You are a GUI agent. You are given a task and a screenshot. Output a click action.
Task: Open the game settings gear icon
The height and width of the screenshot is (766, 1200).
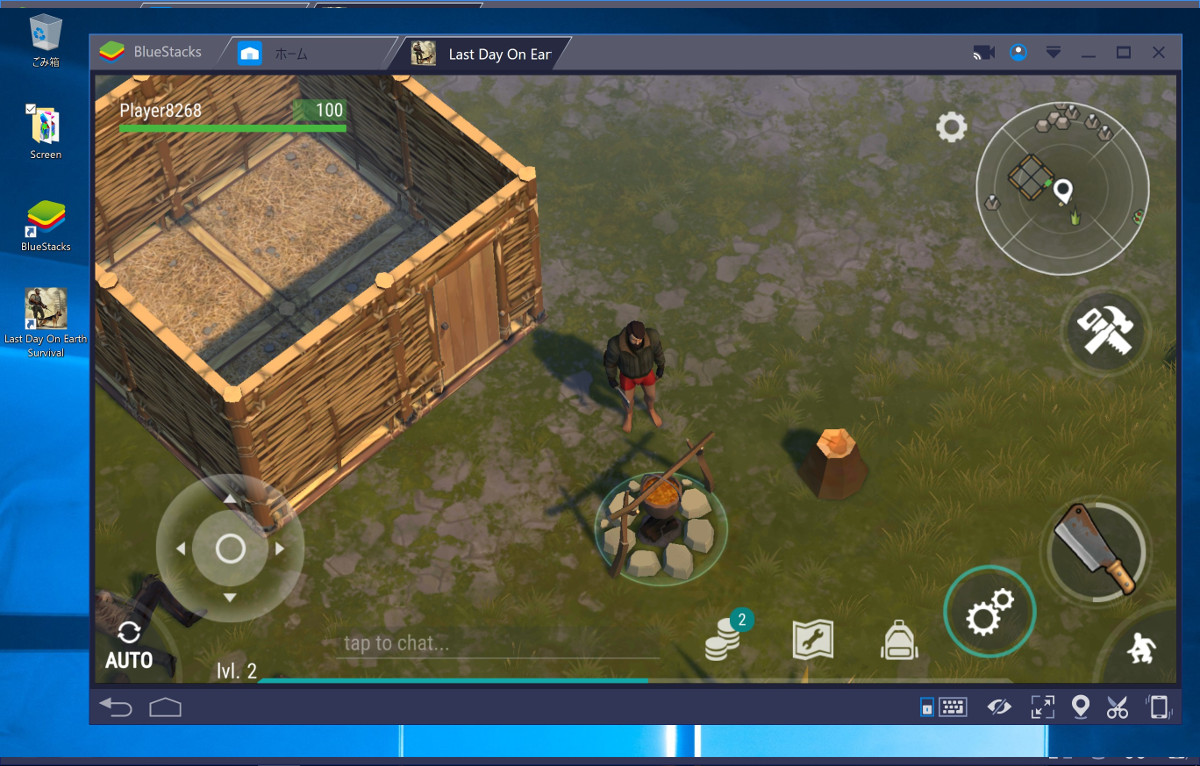(x=951, y=127)
